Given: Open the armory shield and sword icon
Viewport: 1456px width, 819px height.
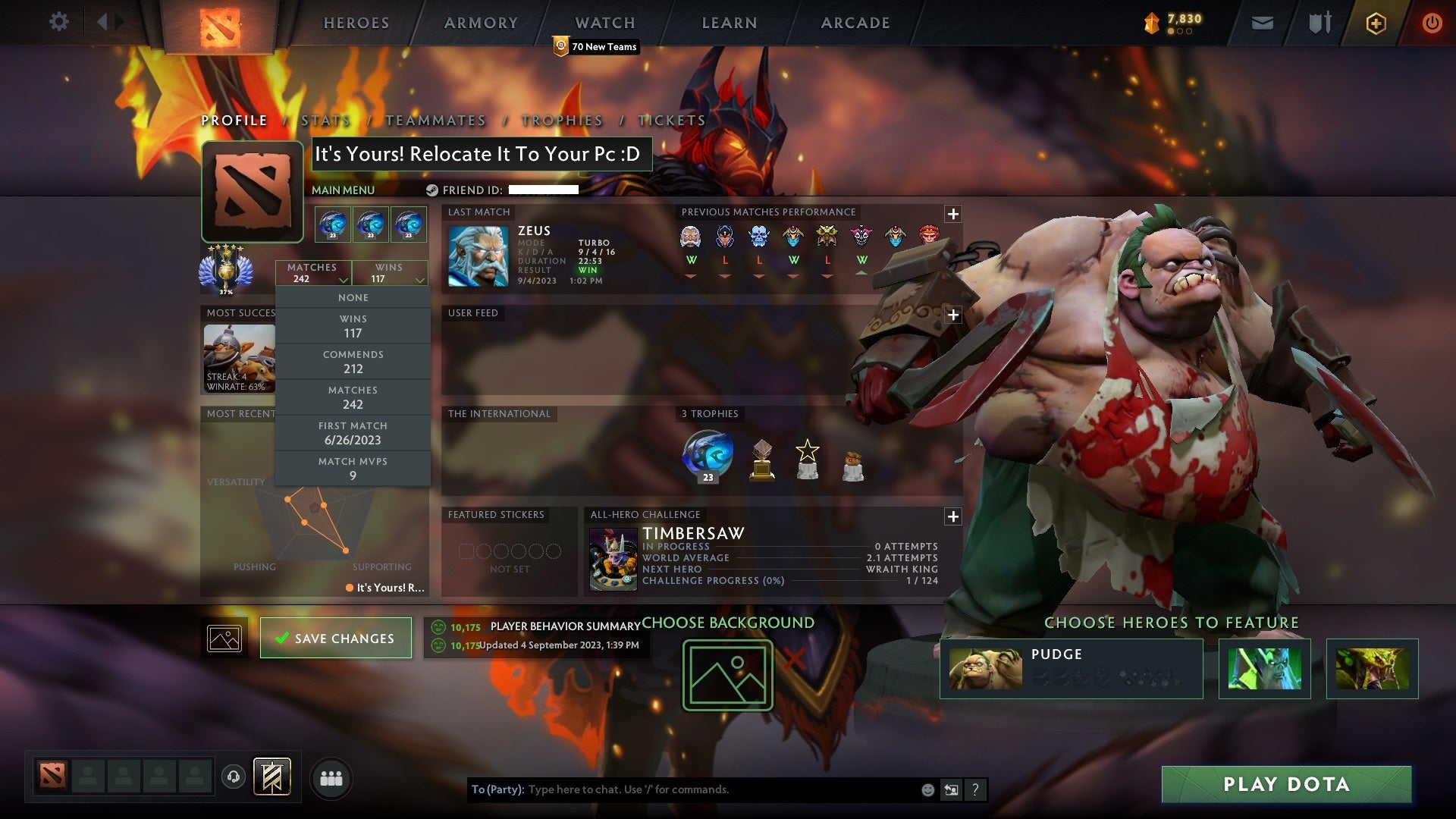Looking at the screenshot, I should coord(1319,22).
